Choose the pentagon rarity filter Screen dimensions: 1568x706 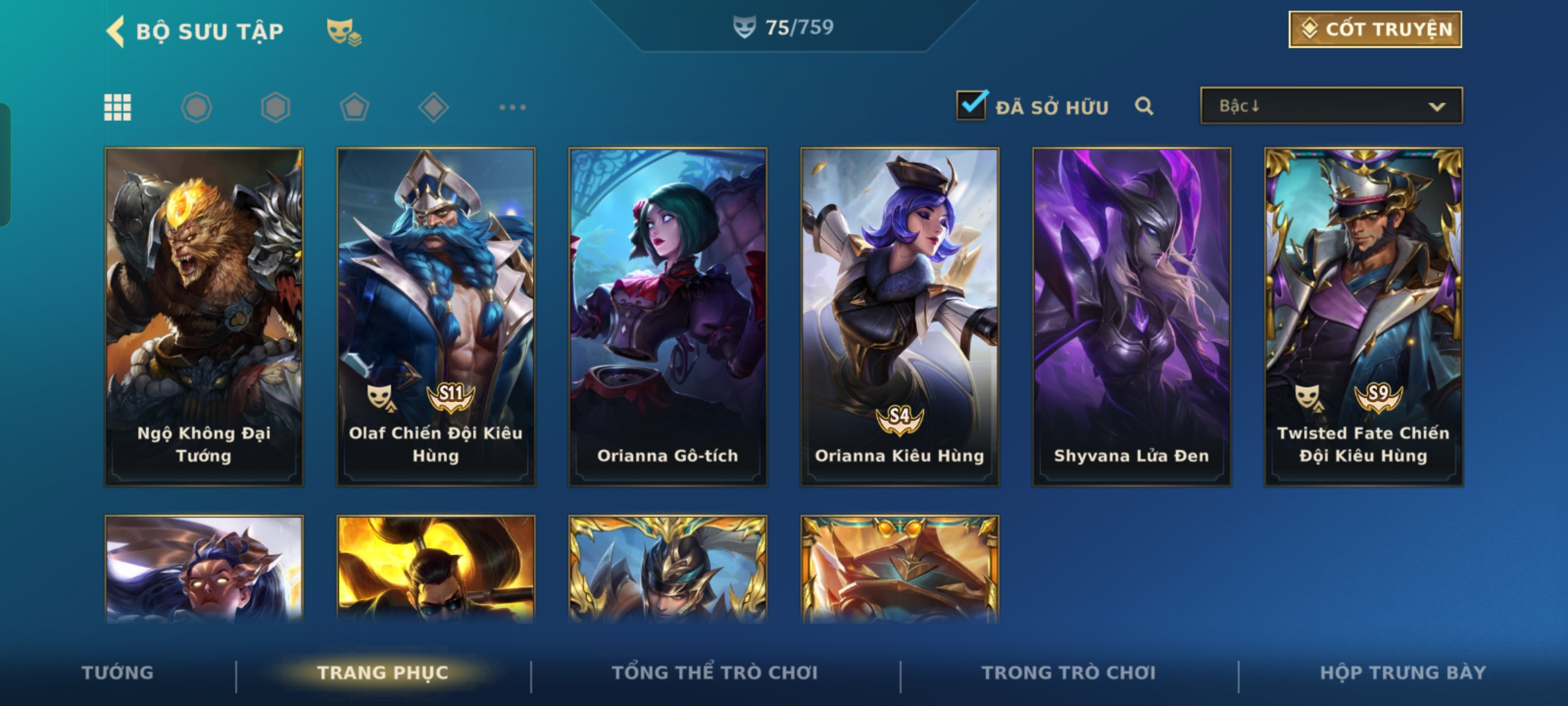tap(354, 107)
